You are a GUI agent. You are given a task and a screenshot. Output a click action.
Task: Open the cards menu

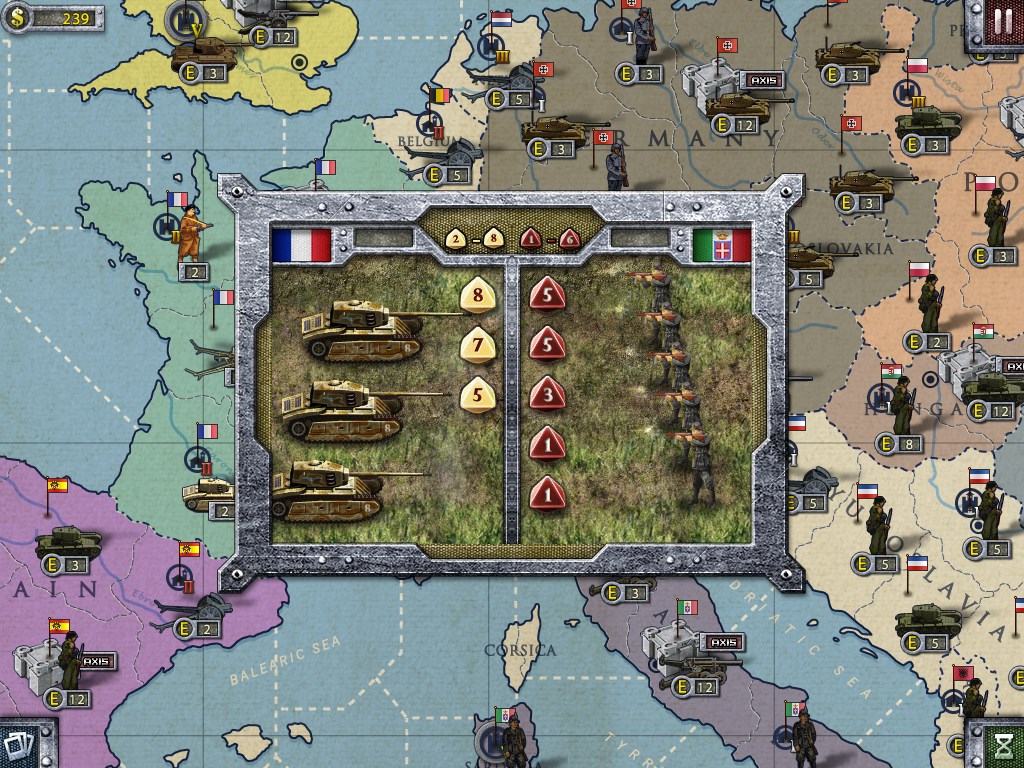pyautogui.click(x=21, y=745)
